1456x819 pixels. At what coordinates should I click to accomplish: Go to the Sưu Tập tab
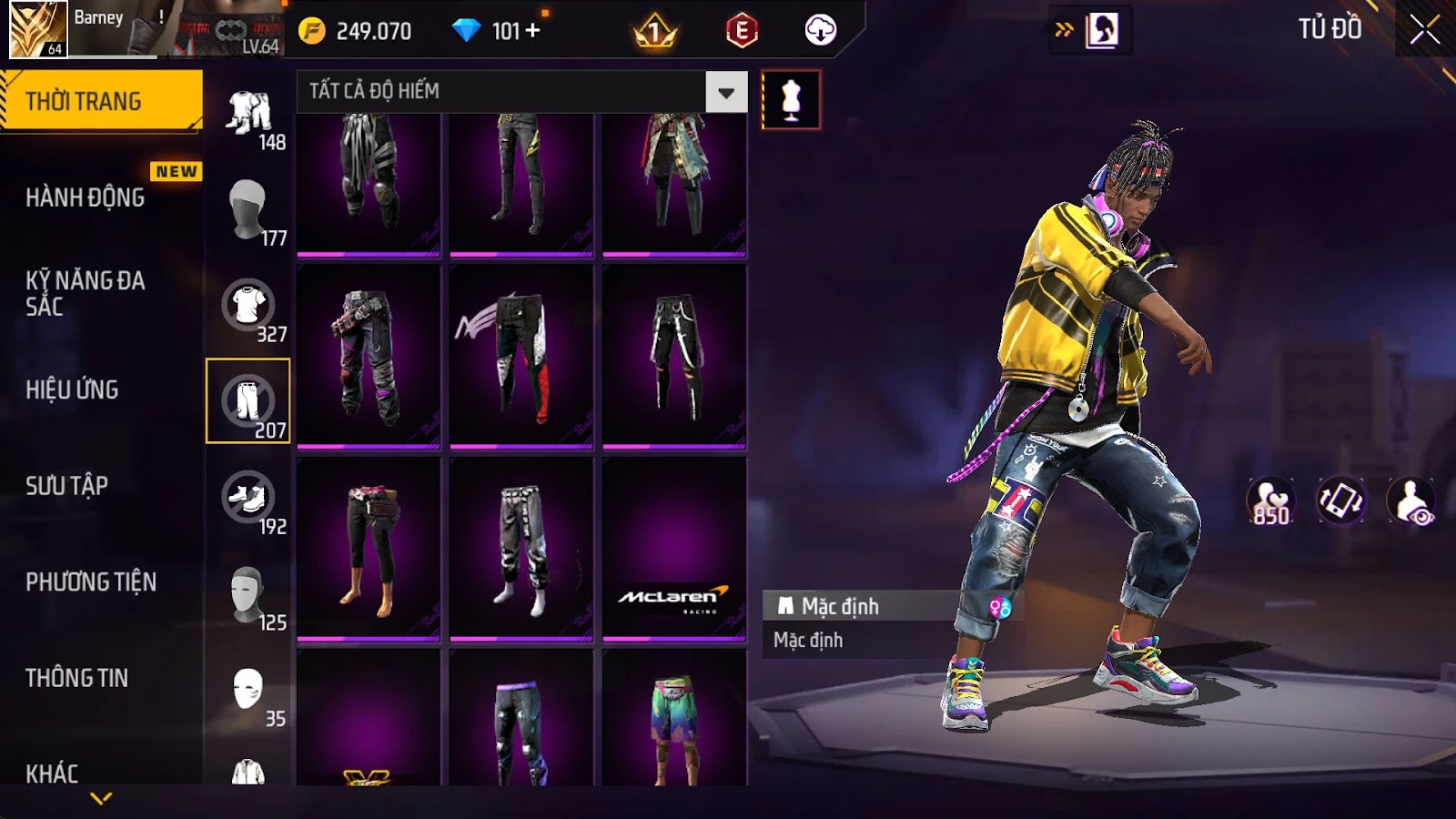point(67,486)
